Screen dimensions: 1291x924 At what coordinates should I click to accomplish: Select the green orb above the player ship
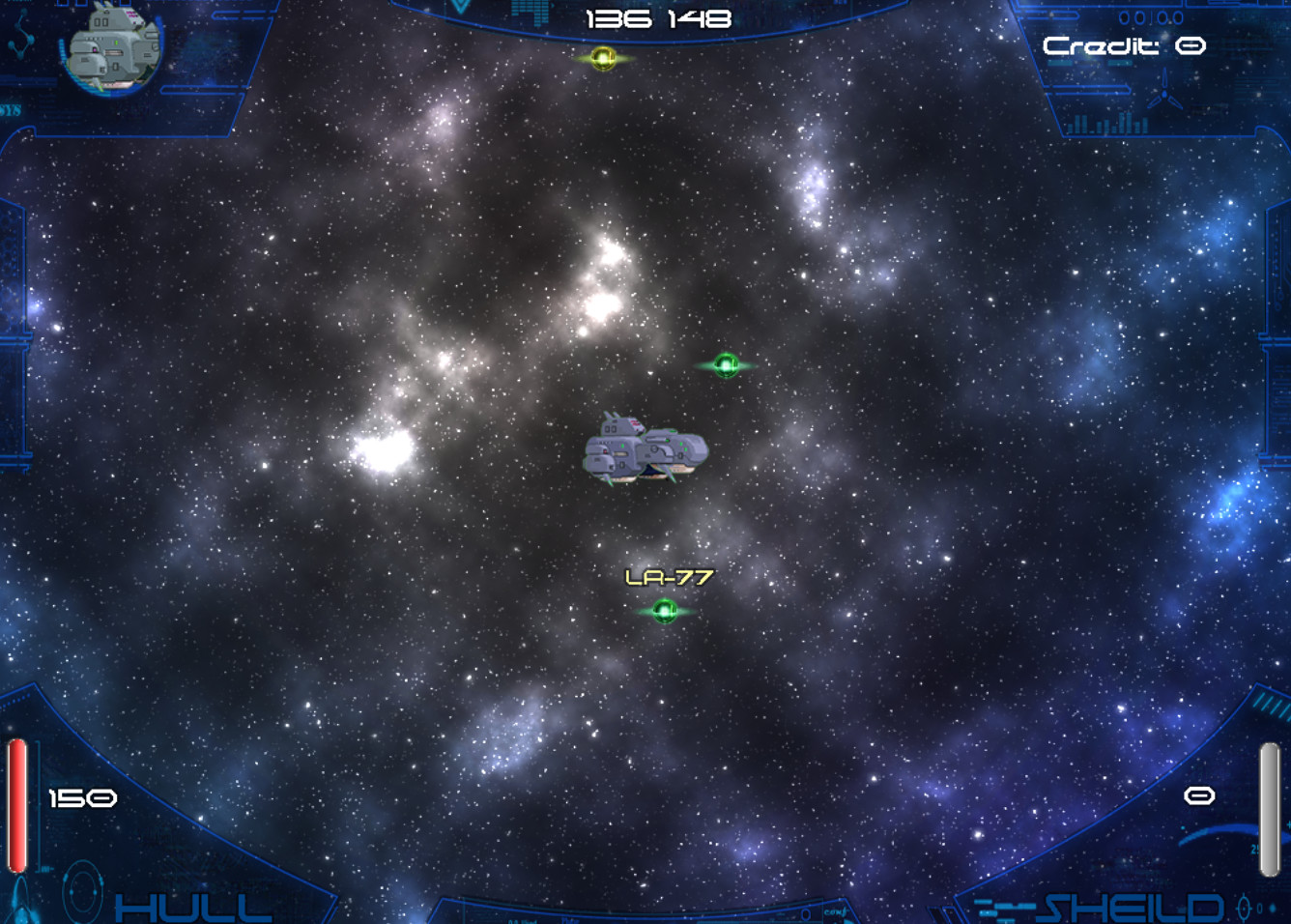point(725,364)
